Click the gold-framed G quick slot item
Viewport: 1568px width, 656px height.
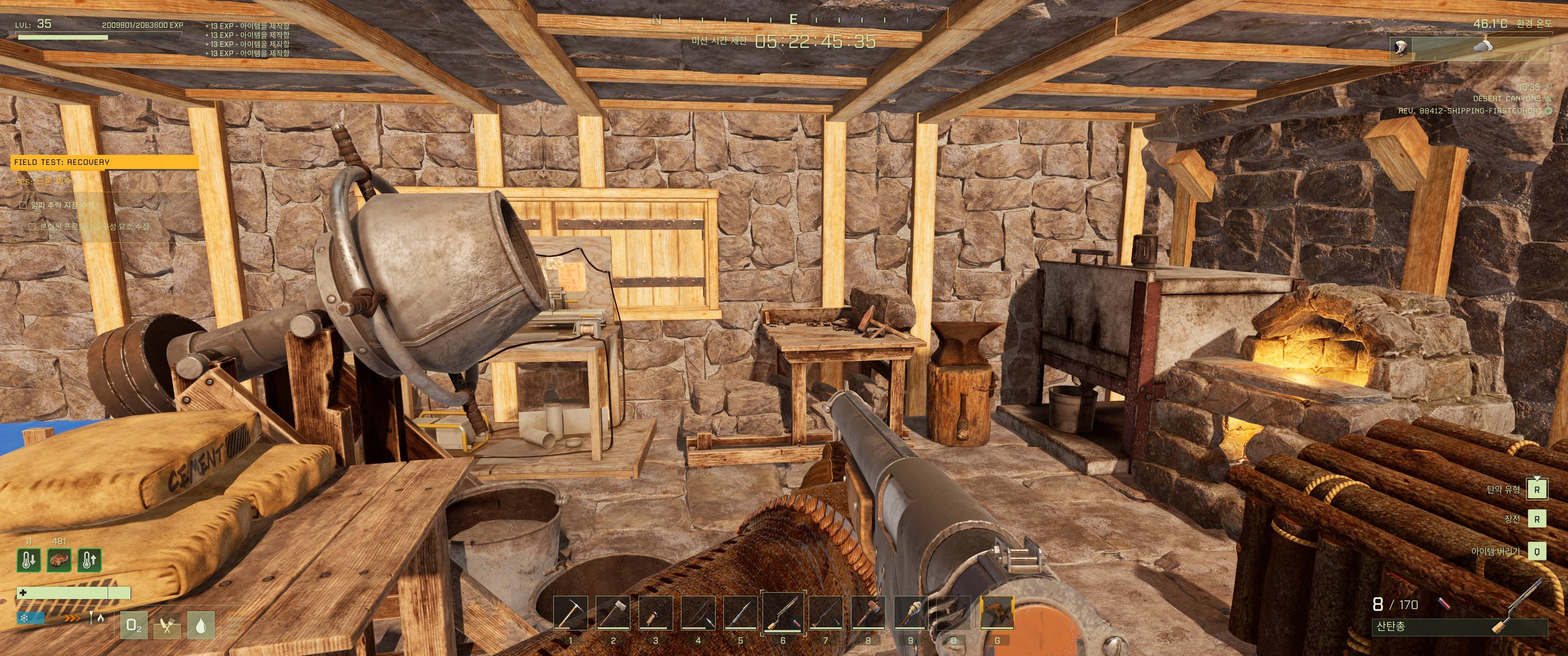coord(997,613)
